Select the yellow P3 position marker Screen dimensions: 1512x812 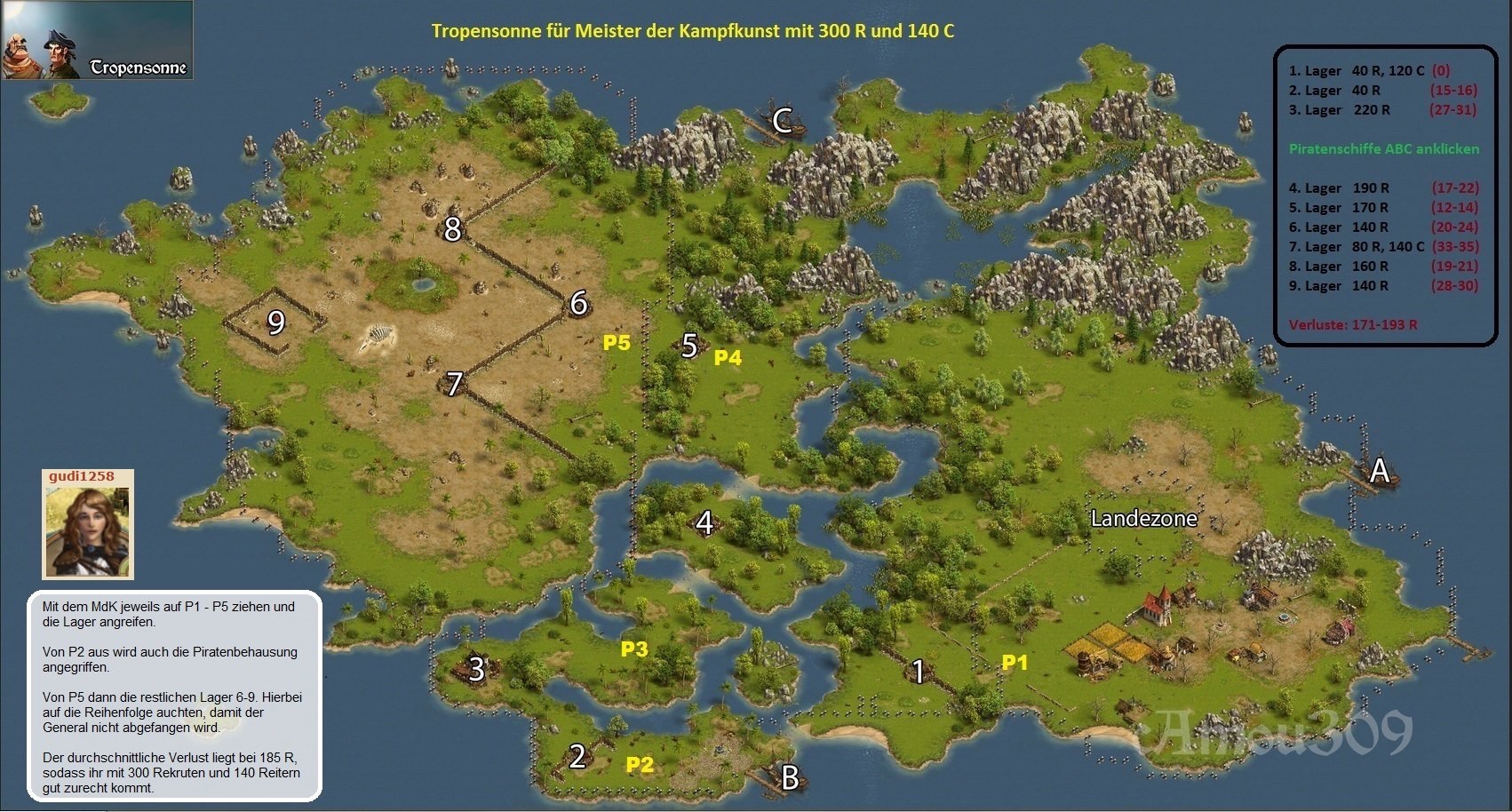click(634, 649)
